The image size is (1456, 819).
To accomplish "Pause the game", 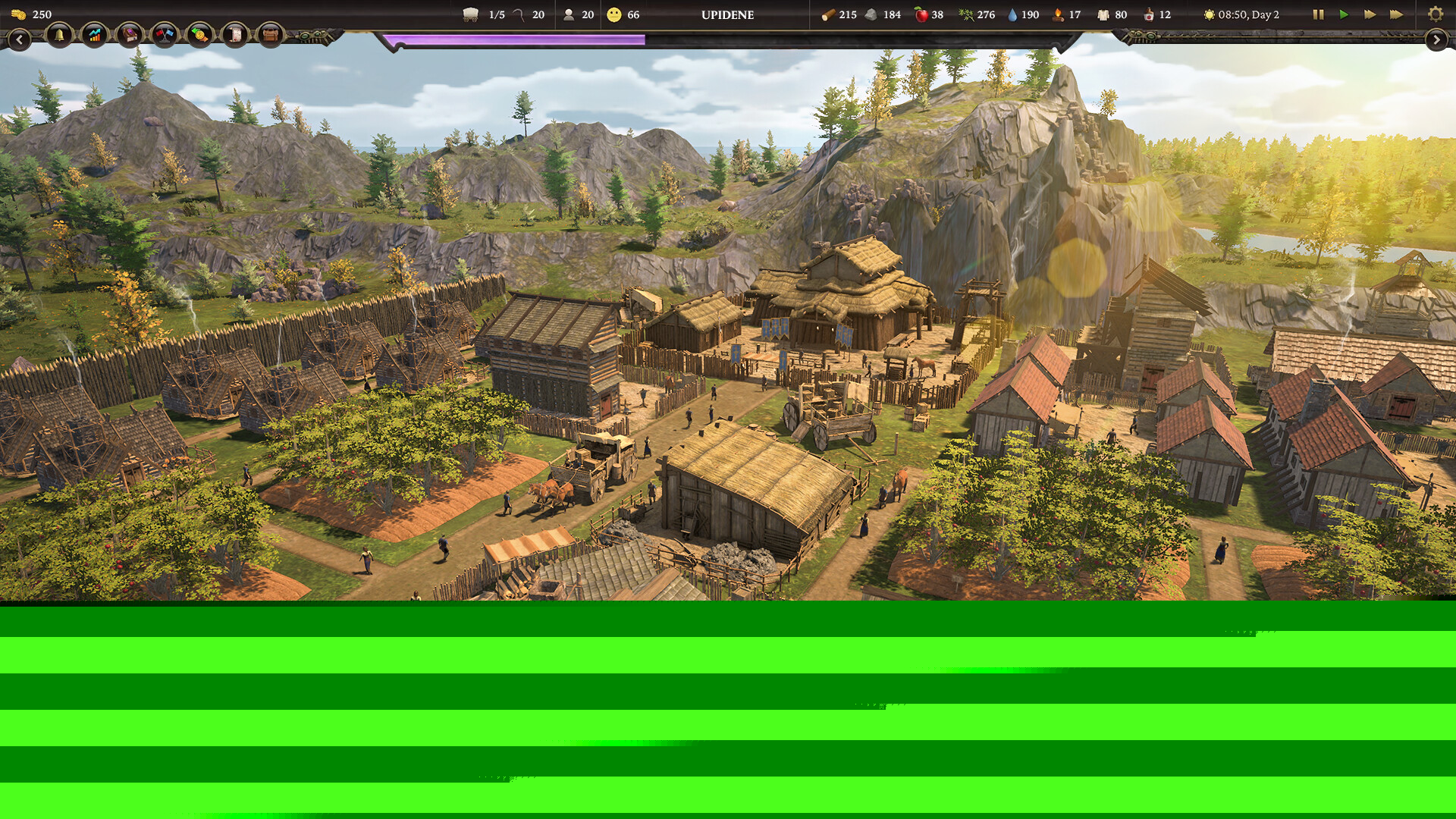I will pyautogui.click(x=1318, y=14).
